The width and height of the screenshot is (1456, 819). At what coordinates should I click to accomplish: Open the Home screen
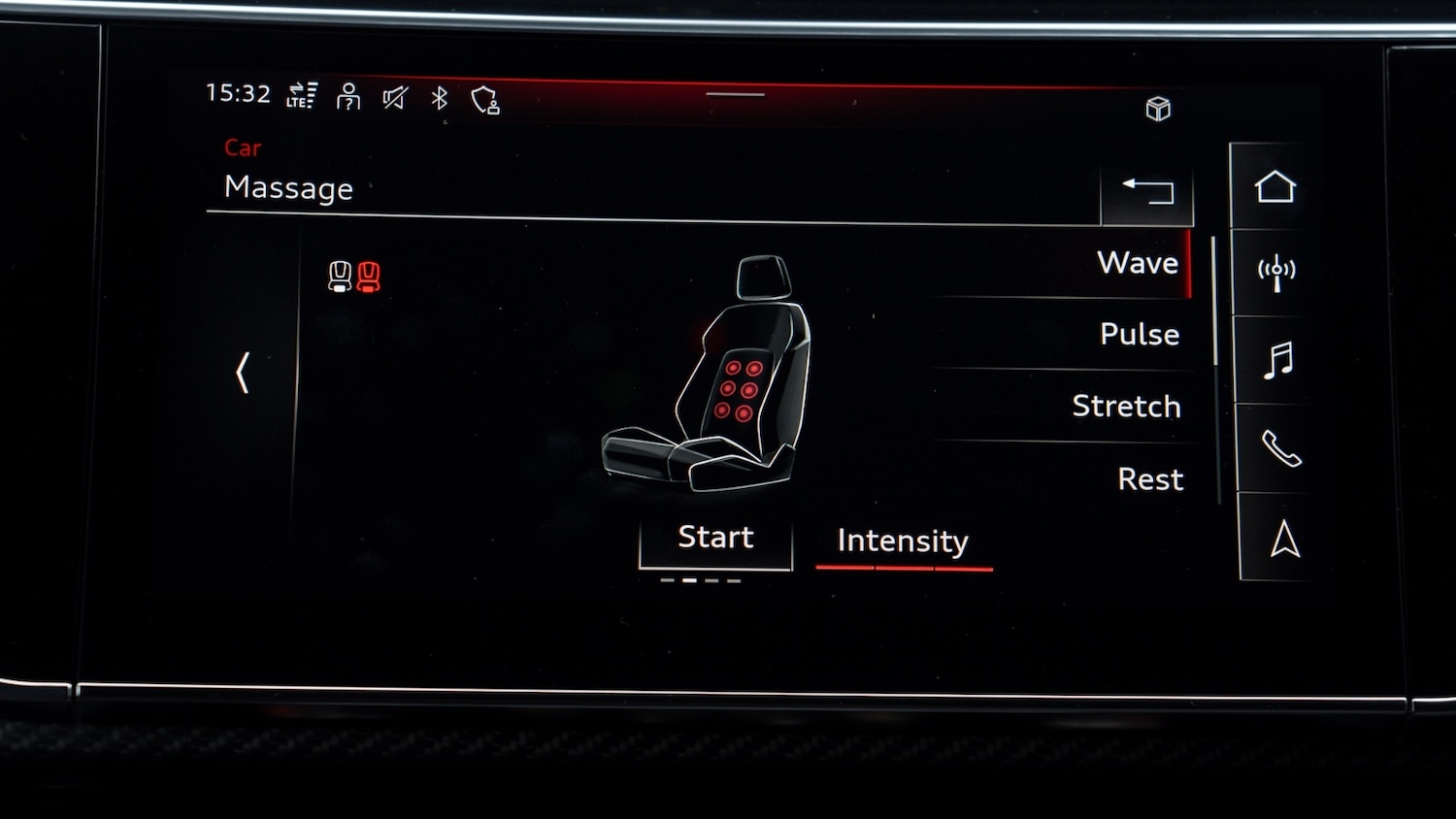[1274, 187]
